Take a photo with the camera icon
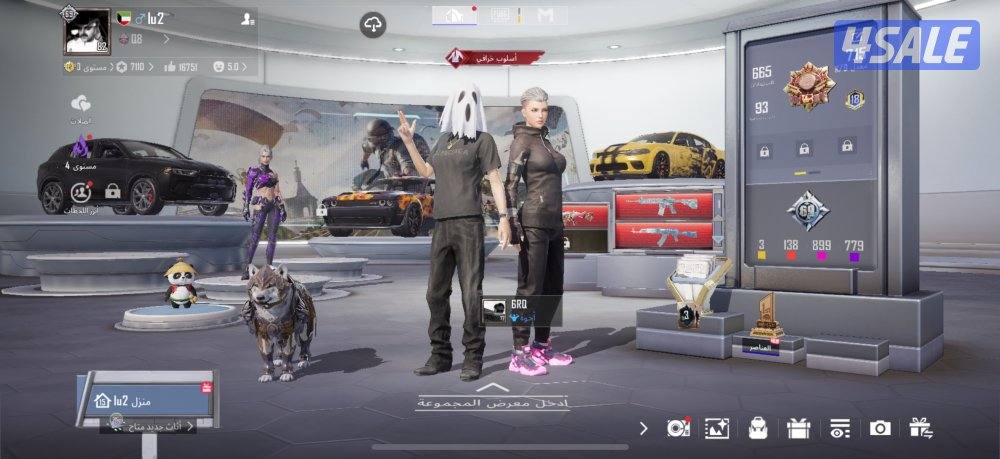 (x=880, y=428)
